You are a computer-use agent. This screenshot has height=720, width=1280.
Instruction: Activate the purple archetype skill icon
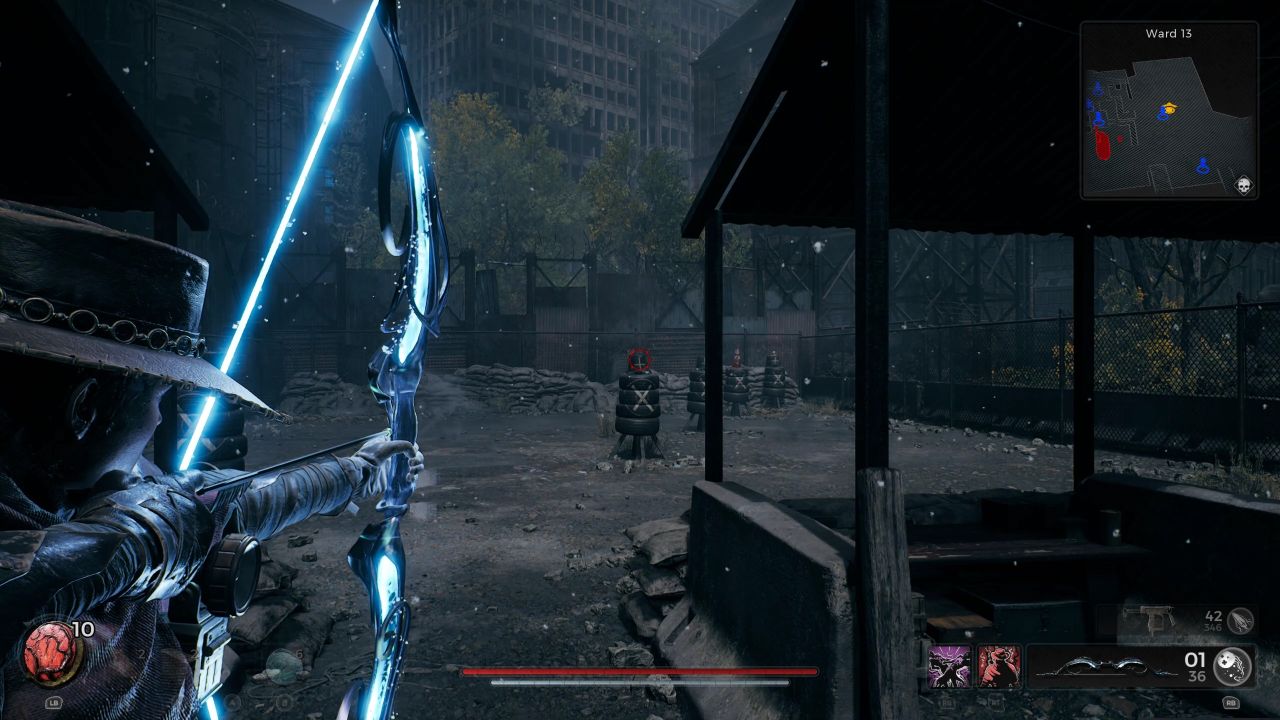949,667
